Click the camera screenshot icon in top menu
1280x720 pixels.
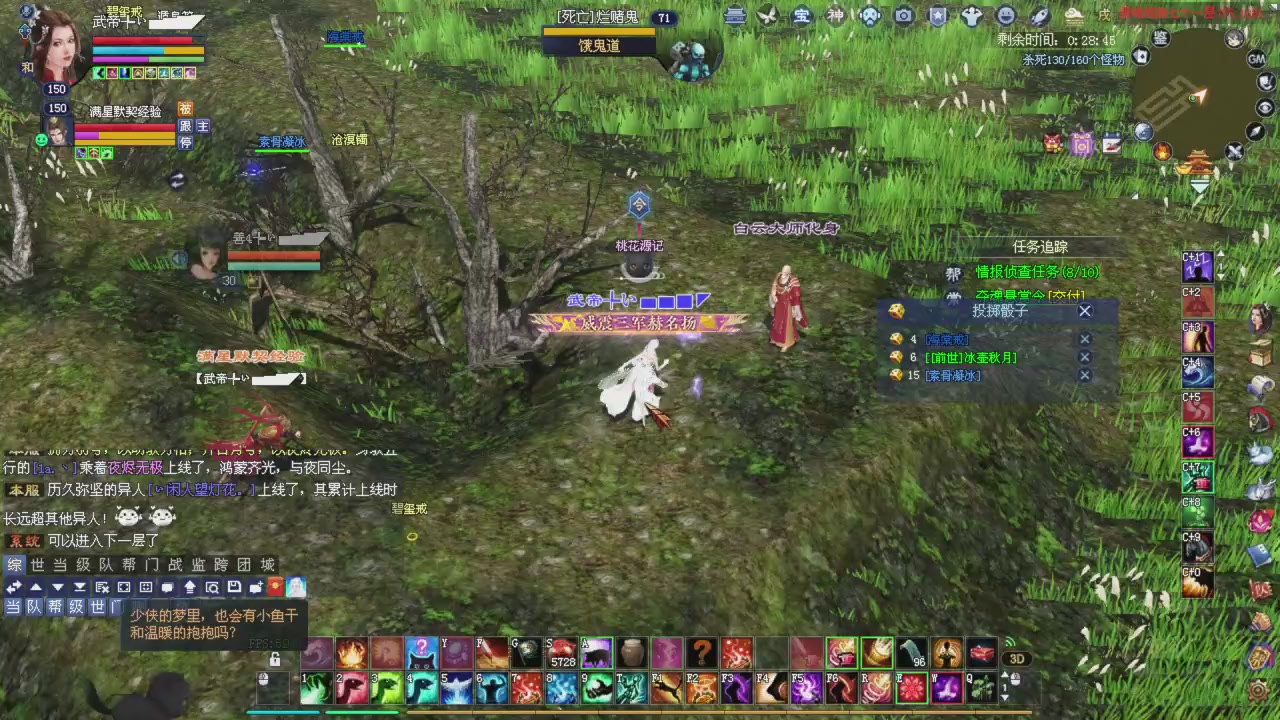904,16
